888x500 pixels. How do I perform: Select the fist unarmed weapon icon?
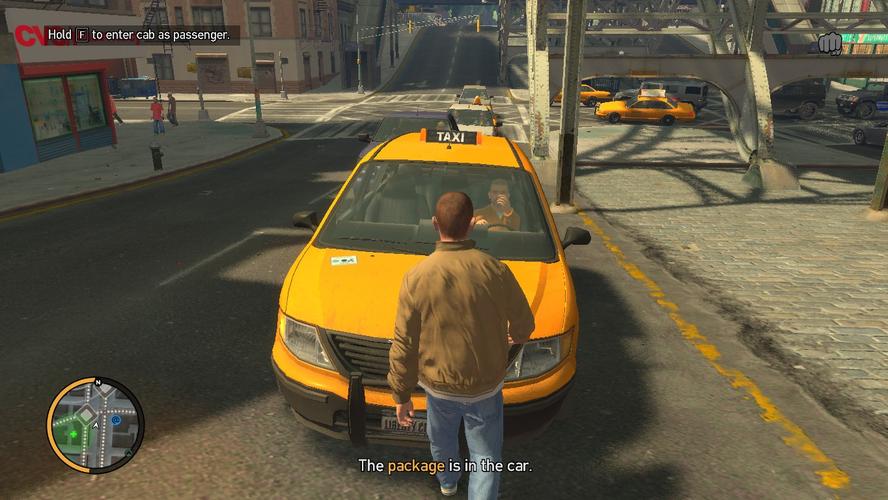tap(829, 43)
